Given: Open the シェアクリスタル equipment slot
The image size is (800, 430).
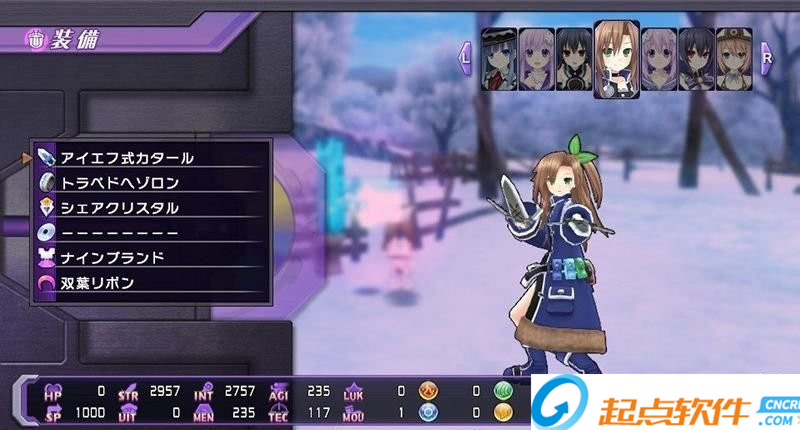Looking at the screenshot, I should [150, 208].
